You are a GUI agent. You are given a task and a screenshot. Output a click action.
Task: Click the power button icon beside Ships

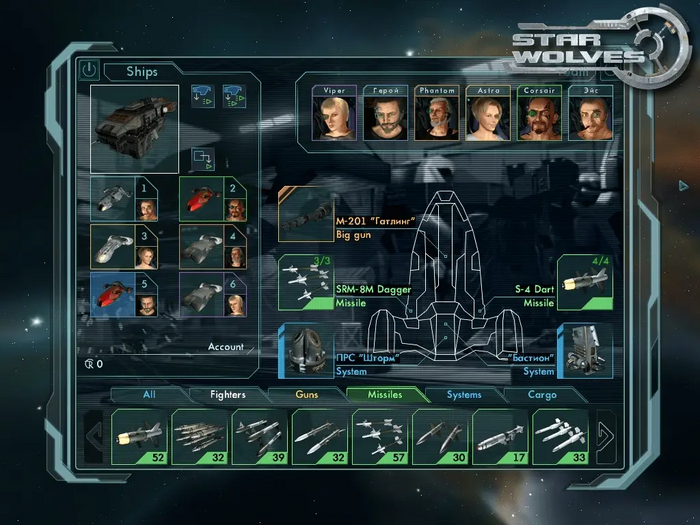(x=89, y=71)
